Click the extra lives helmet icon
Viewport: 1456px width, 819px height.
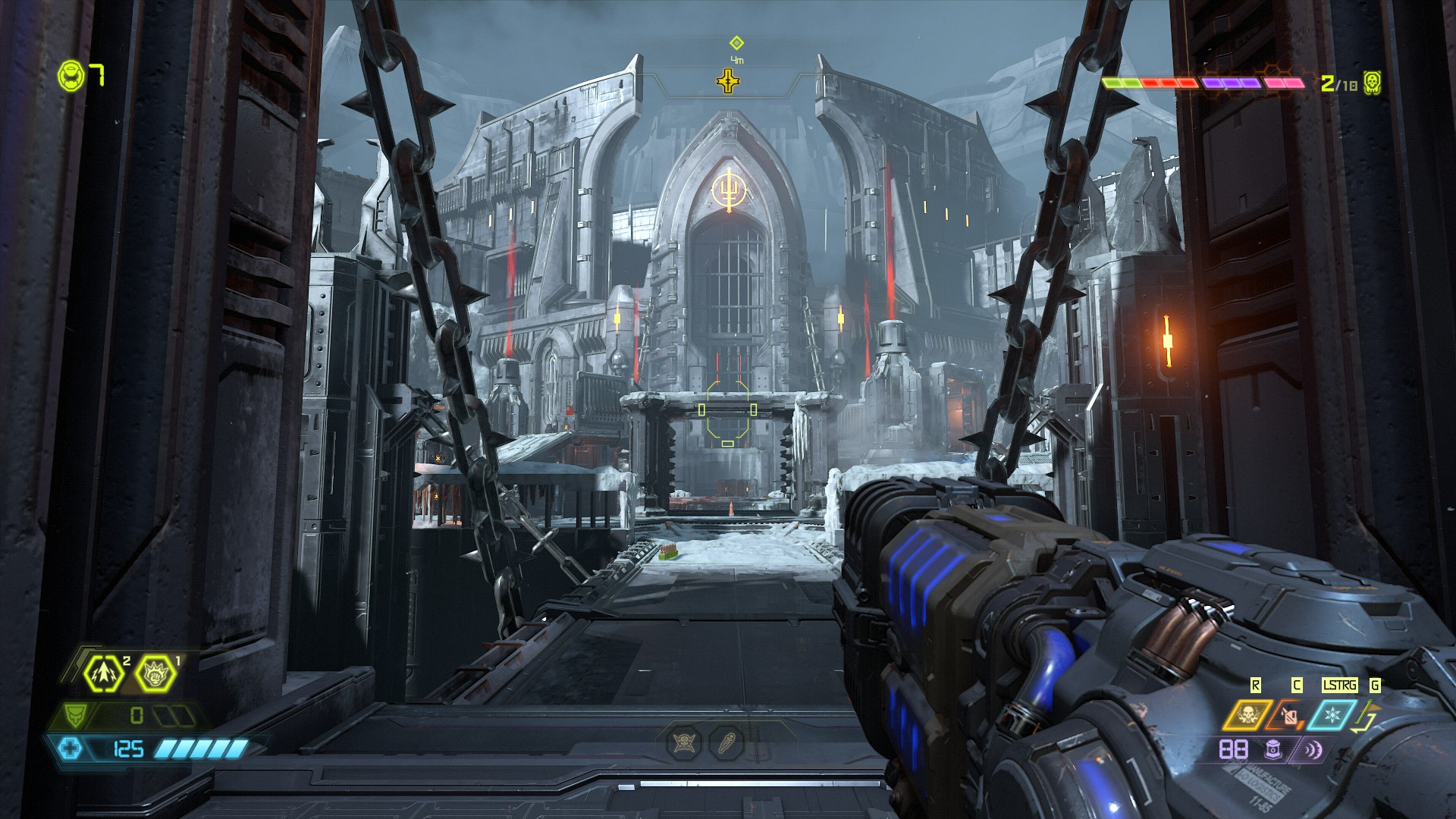[x=71, y=76]
